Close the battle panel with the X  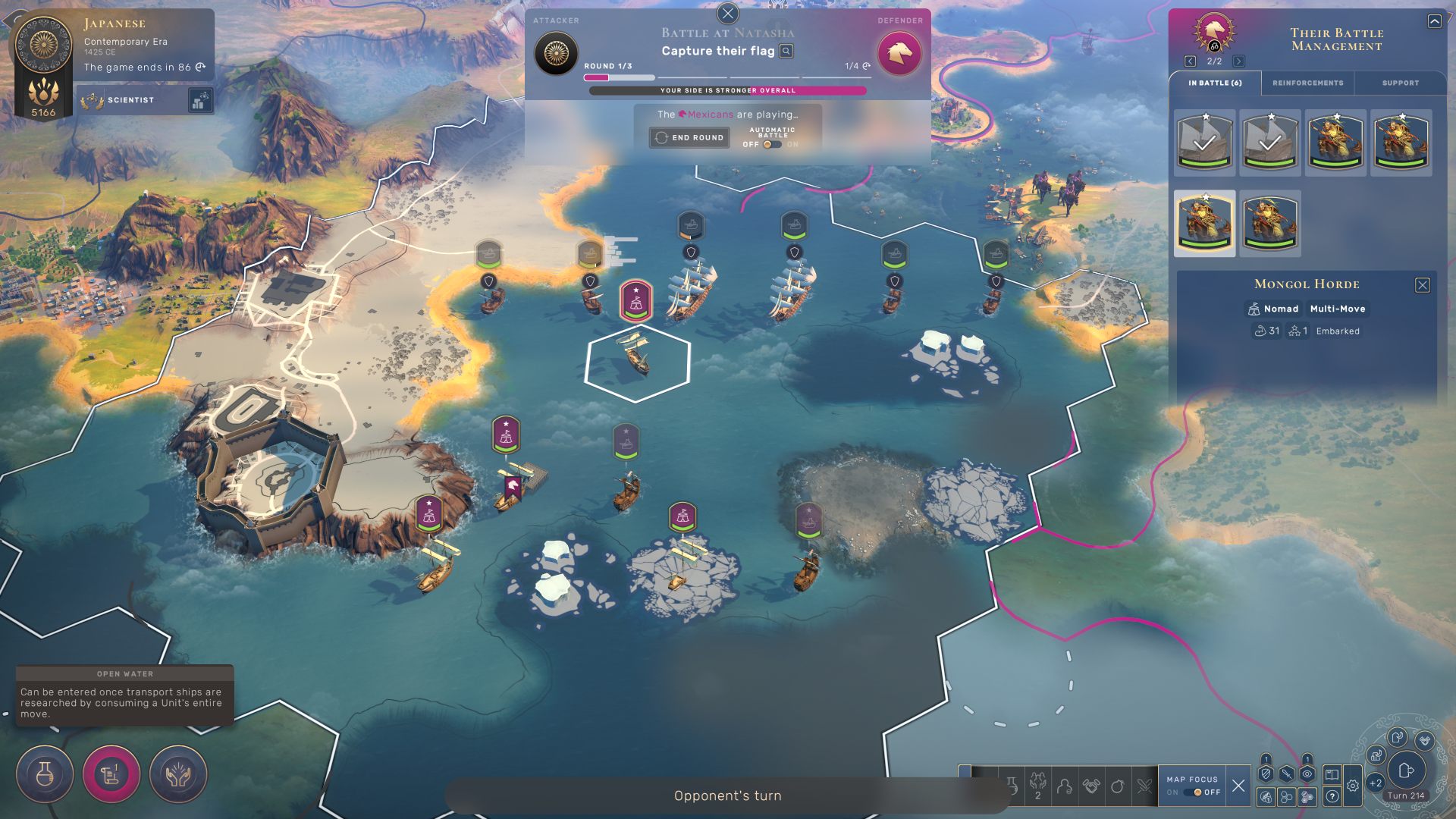click(727, 13)
